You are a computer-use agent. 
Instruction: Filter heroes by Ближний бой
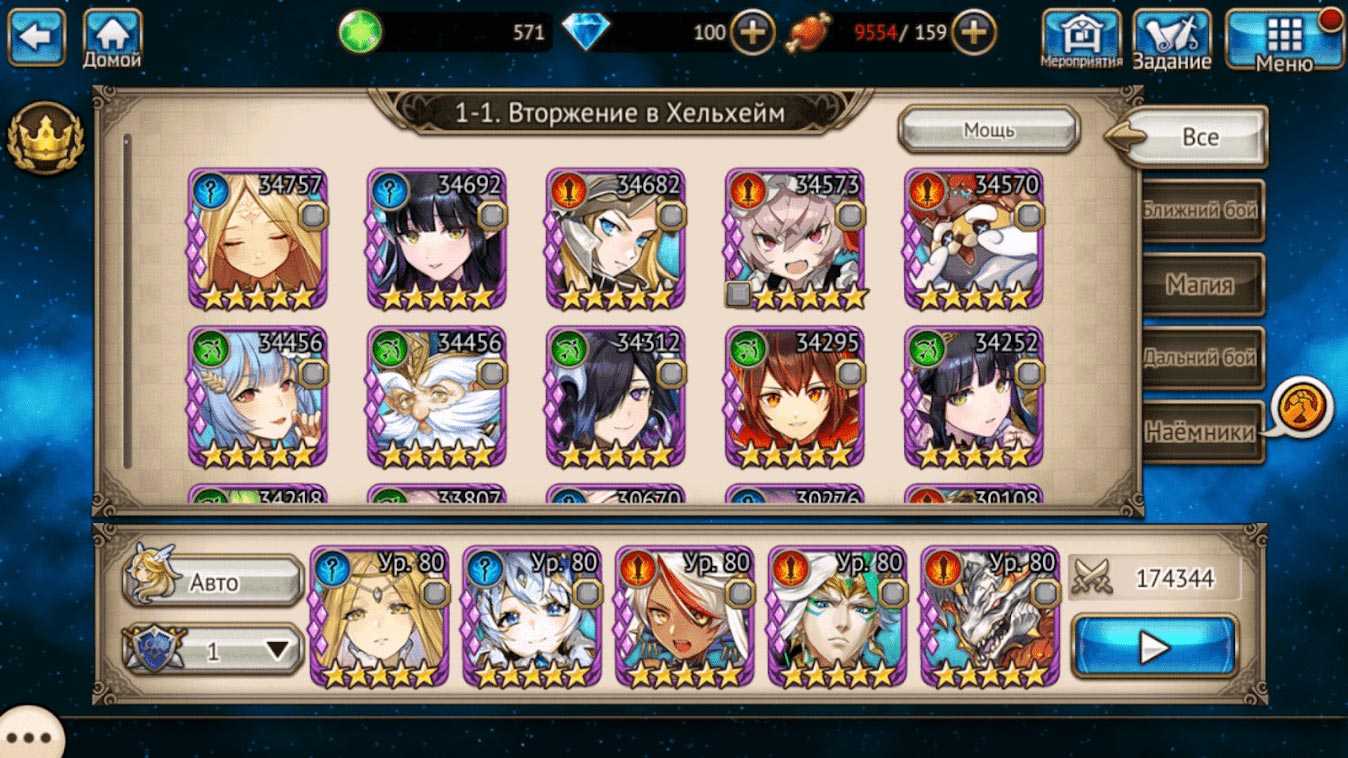coord(1201,210)
